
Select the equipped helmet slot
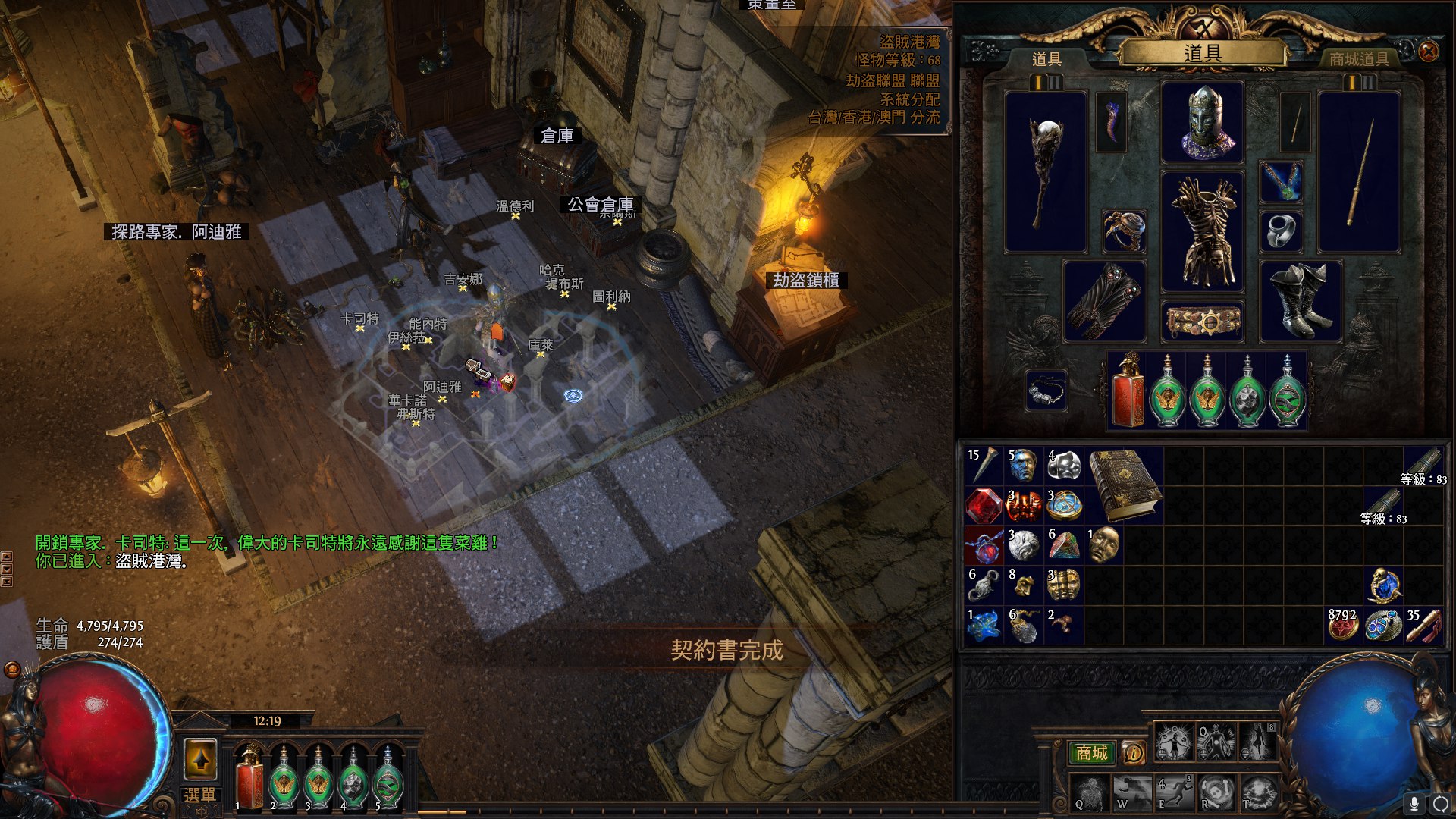[1203, 122]
